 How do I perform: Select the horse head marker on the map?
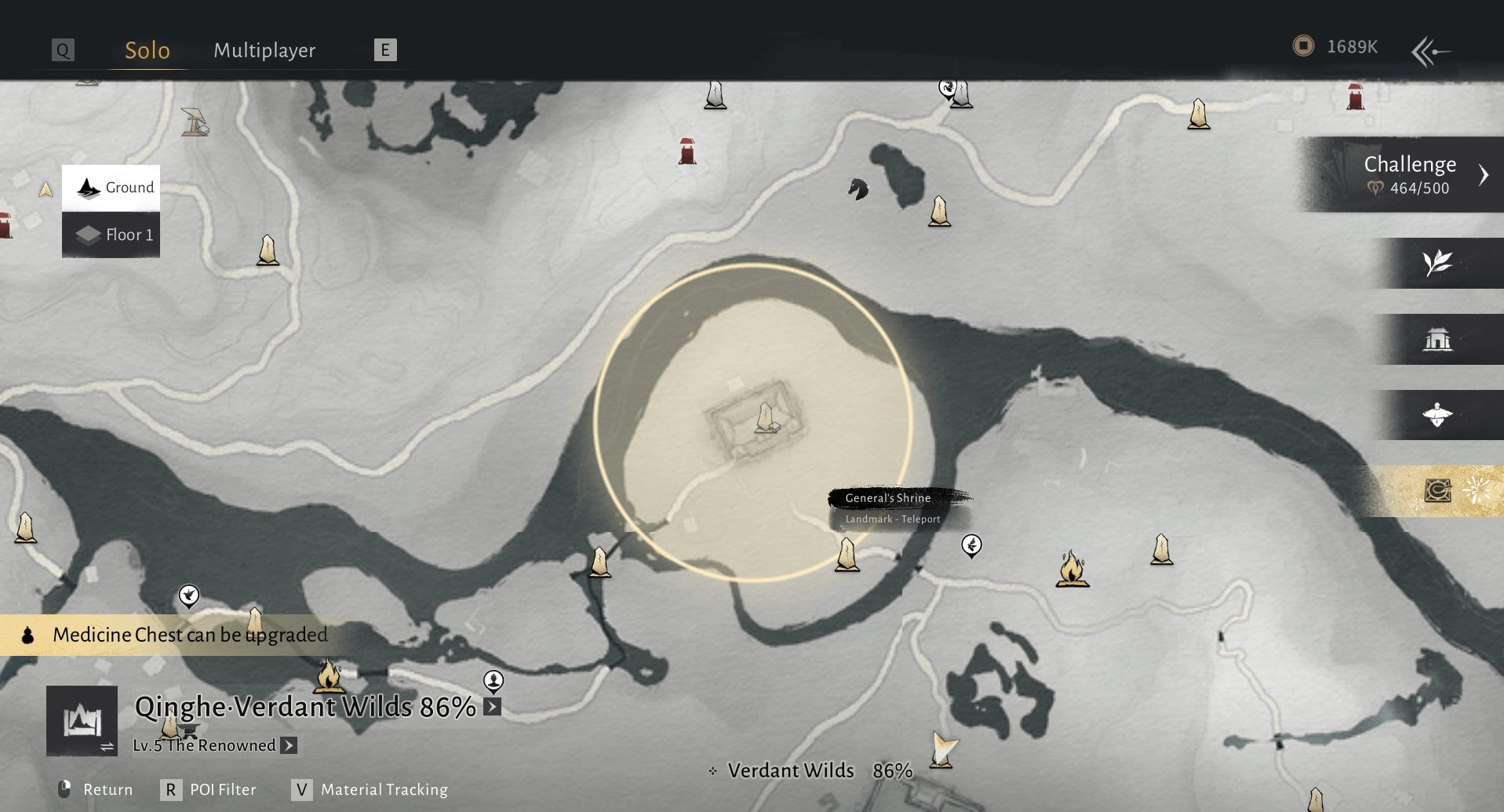point(858,189)
